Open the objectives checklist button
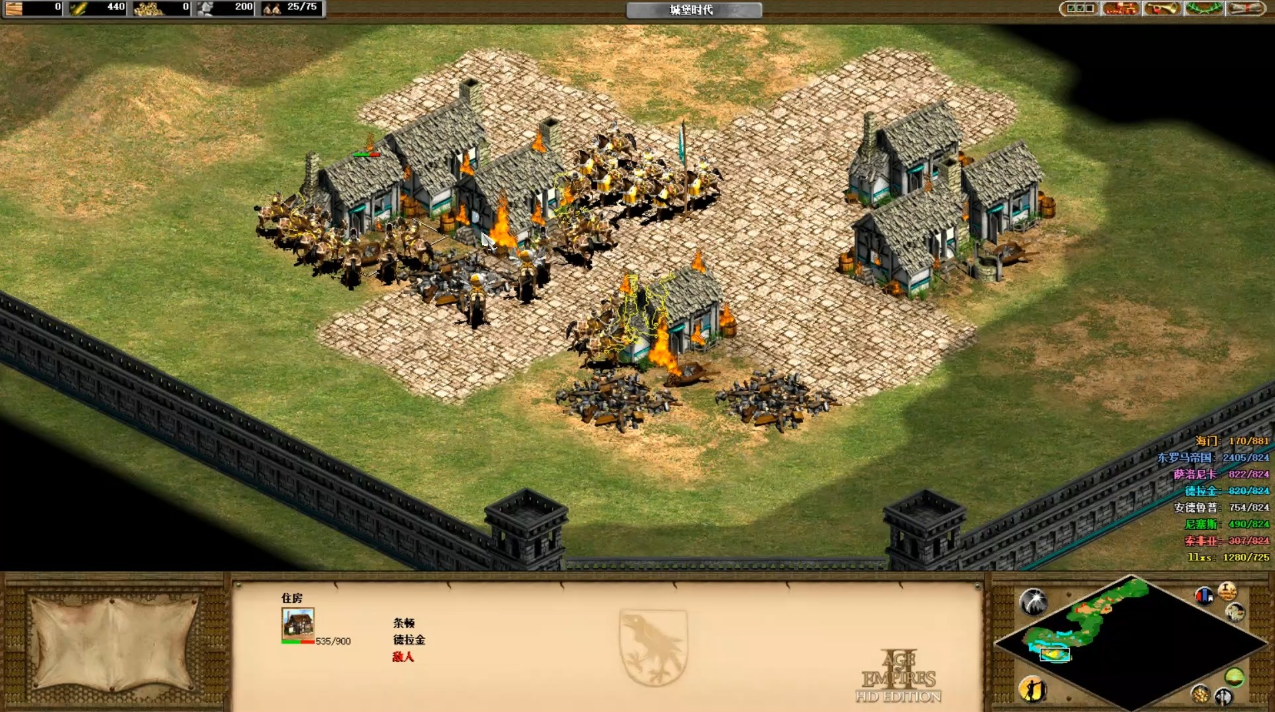The width and height of the screenshot is (1275, 712). pos(1078,9)
